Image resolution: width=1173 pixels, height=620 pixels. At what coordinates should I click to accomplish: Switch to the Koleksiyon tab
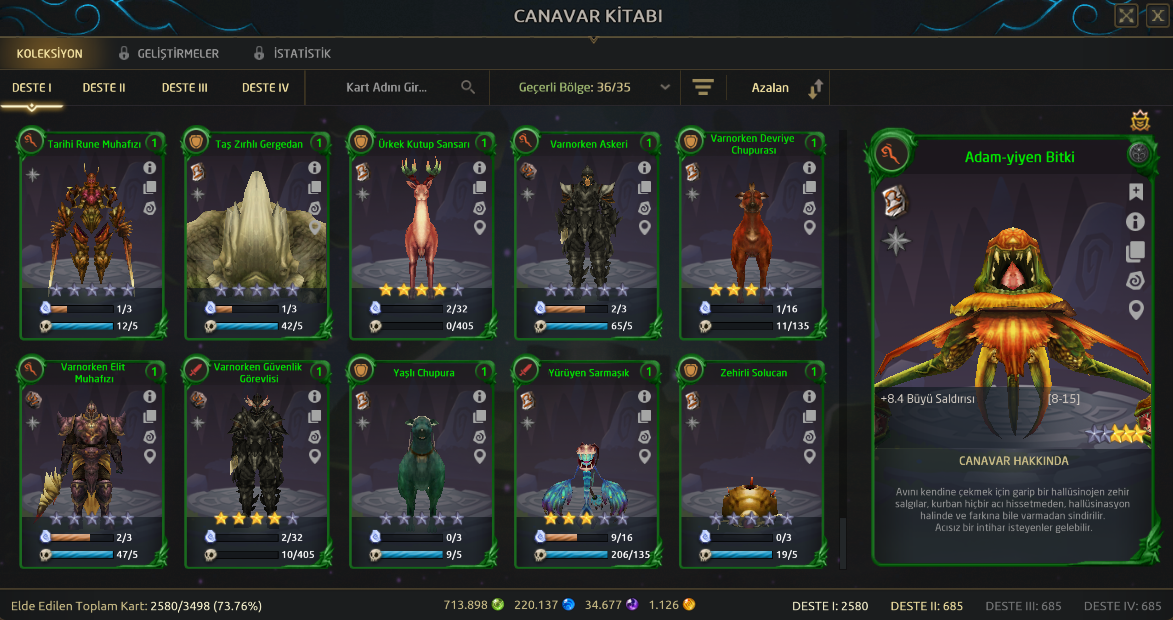pyautogui.click(x=49, y=53)
